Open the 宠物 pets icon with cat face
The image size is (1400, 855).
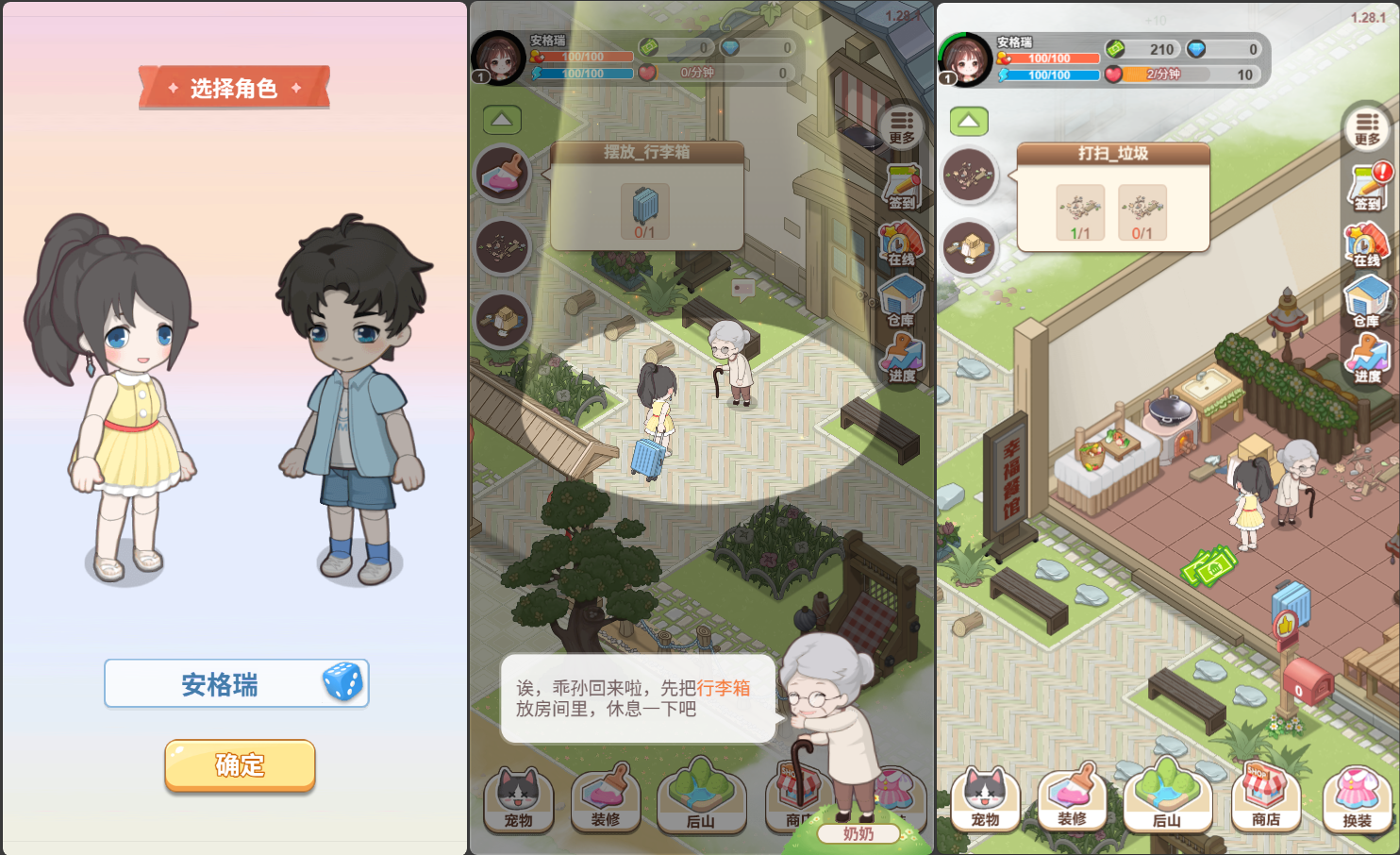(x=986, y=797)
